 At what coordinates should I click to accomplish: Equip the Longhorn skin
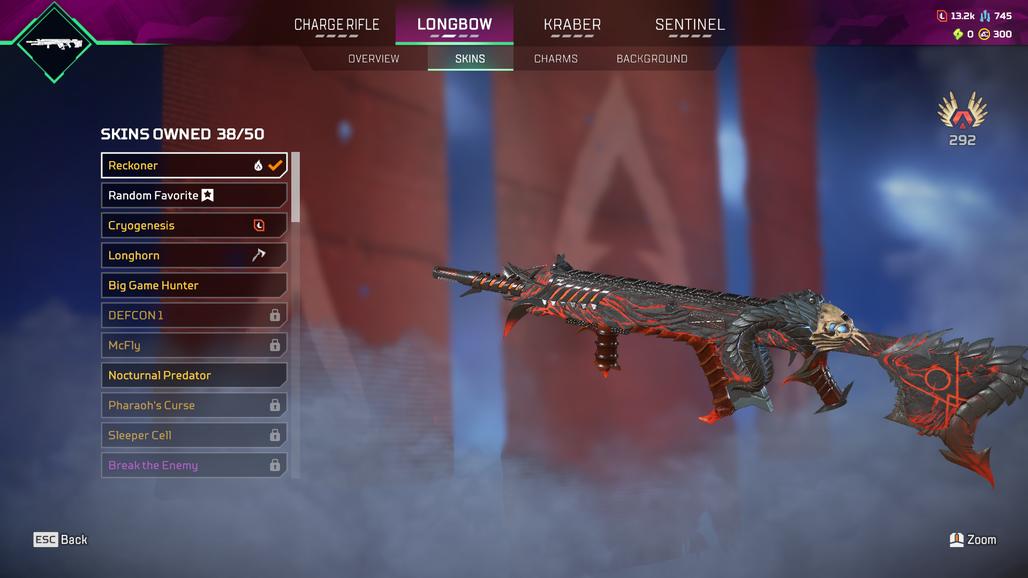(x=194, y=255)
